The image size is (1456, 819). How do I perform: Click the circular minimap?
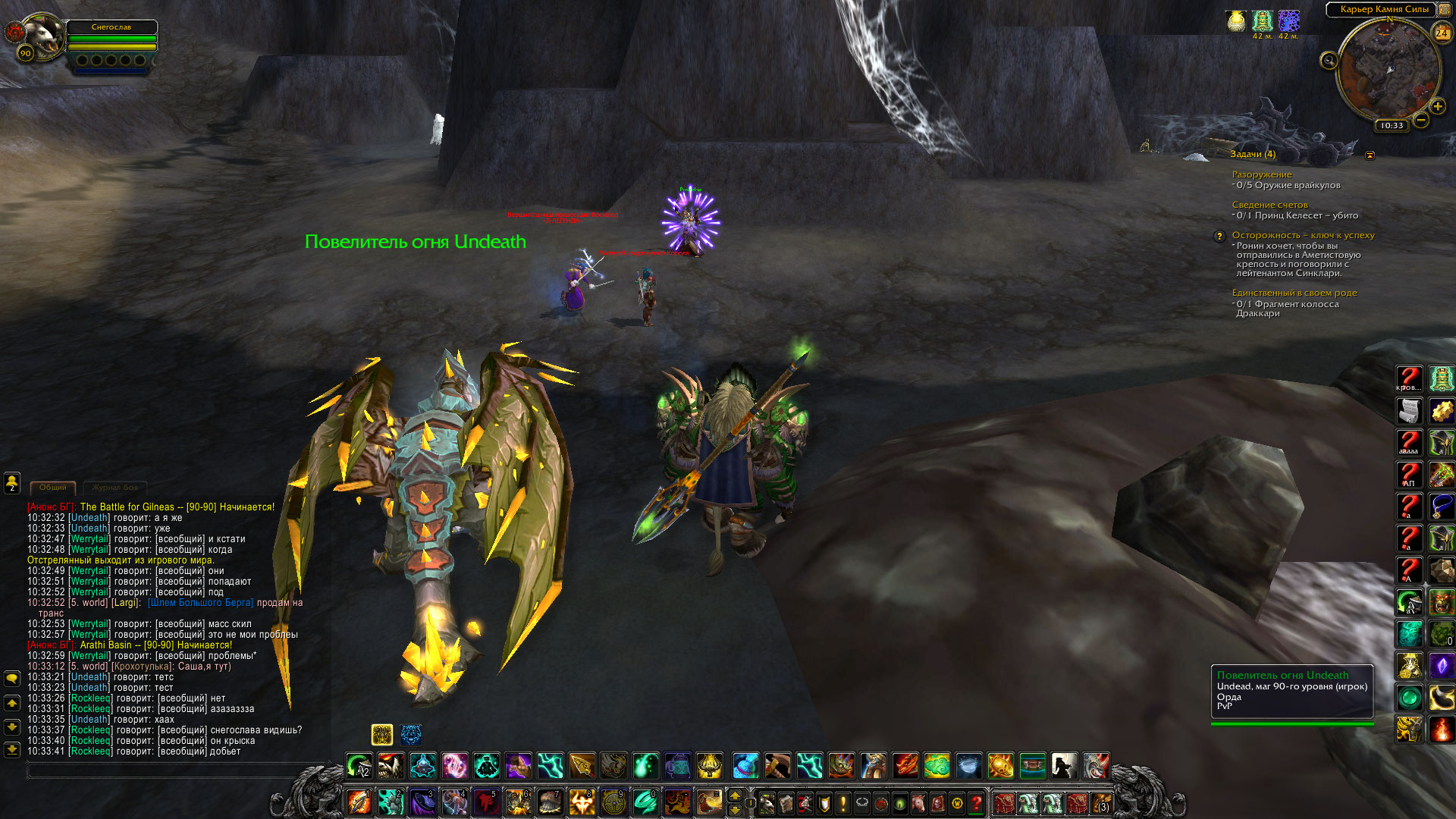click(x=1389, y=69)
